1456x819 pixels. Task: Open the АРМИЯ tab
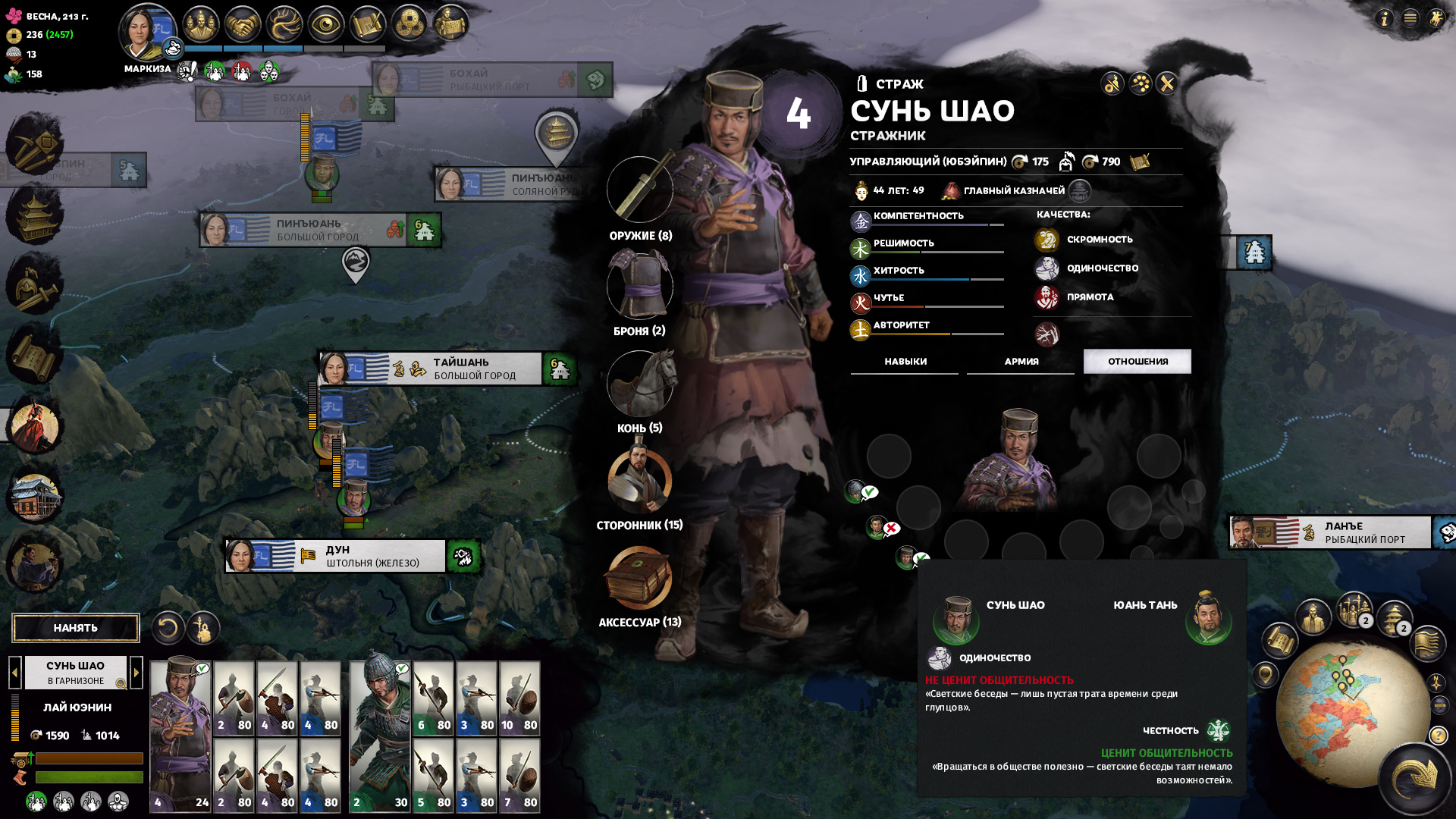click(x=1021, y=362)
